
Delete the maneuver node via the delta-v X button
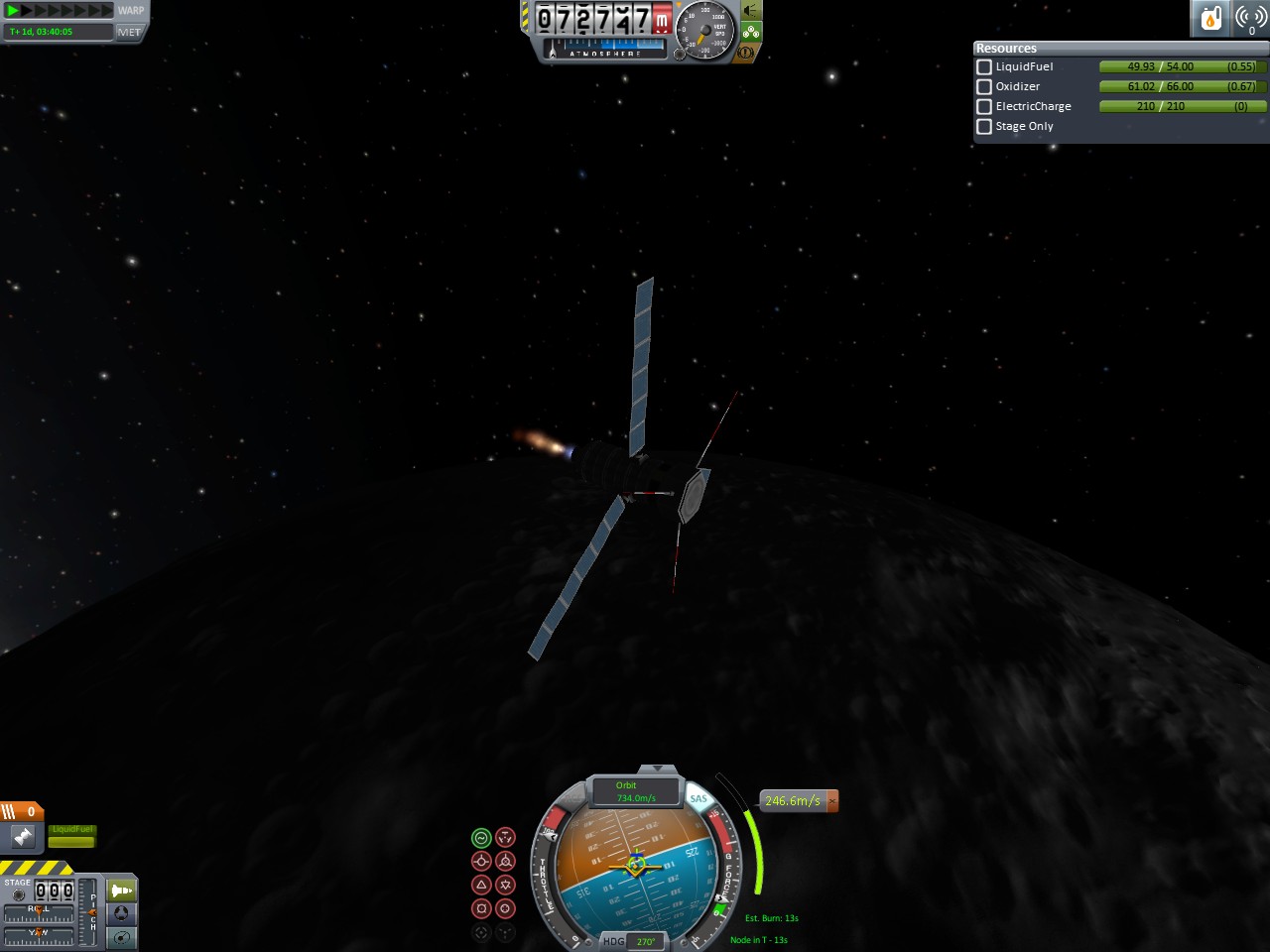[832, 800]
